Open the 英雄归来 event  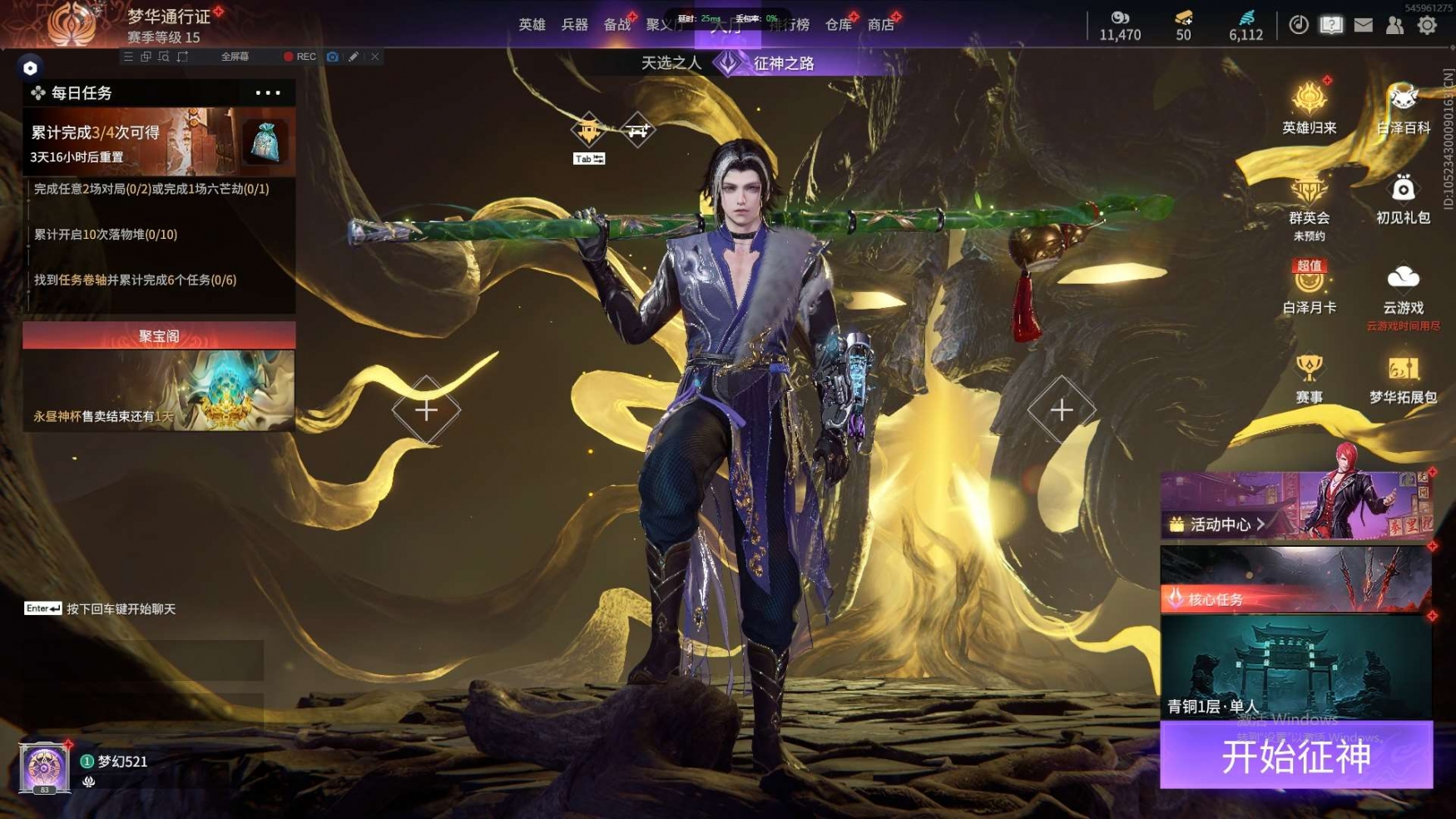[x=1309, y=108]
